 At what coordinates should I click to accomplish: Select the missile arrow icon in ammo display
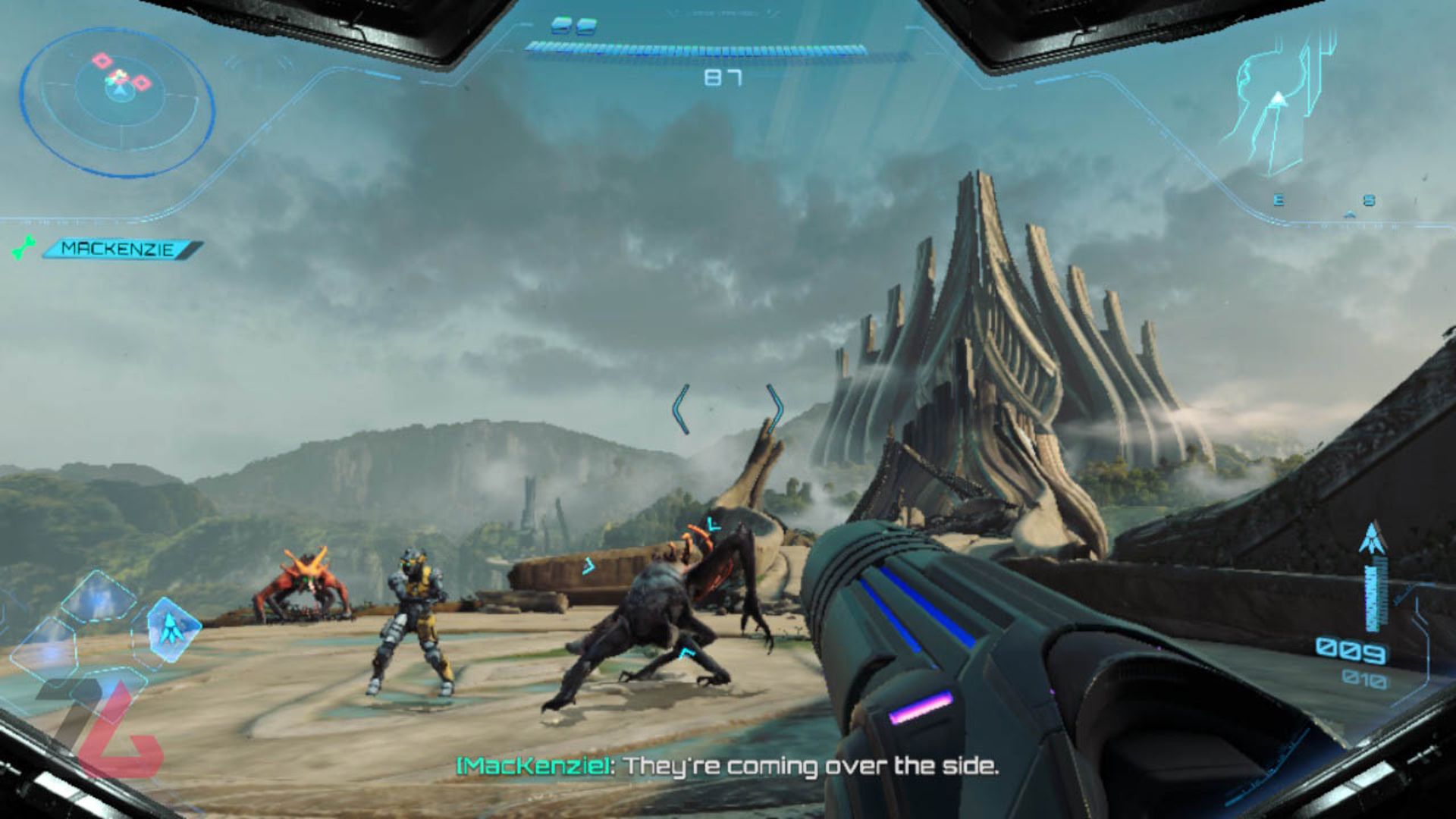pos(1372,538)
